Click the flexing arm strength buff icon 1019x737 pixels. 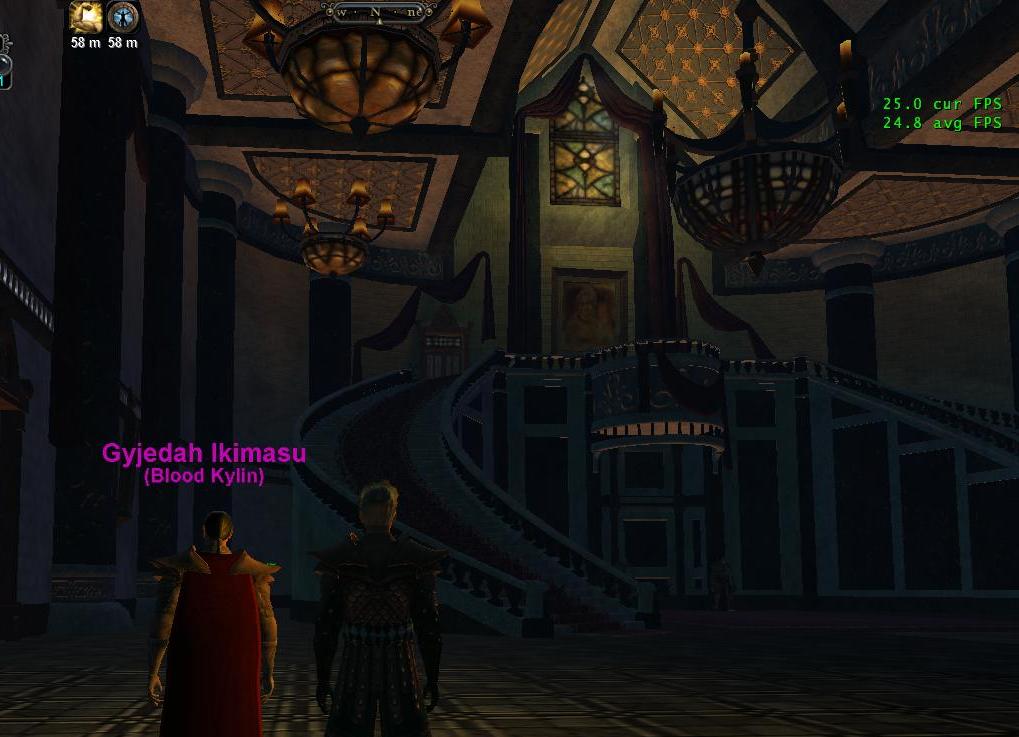point(85,17)
